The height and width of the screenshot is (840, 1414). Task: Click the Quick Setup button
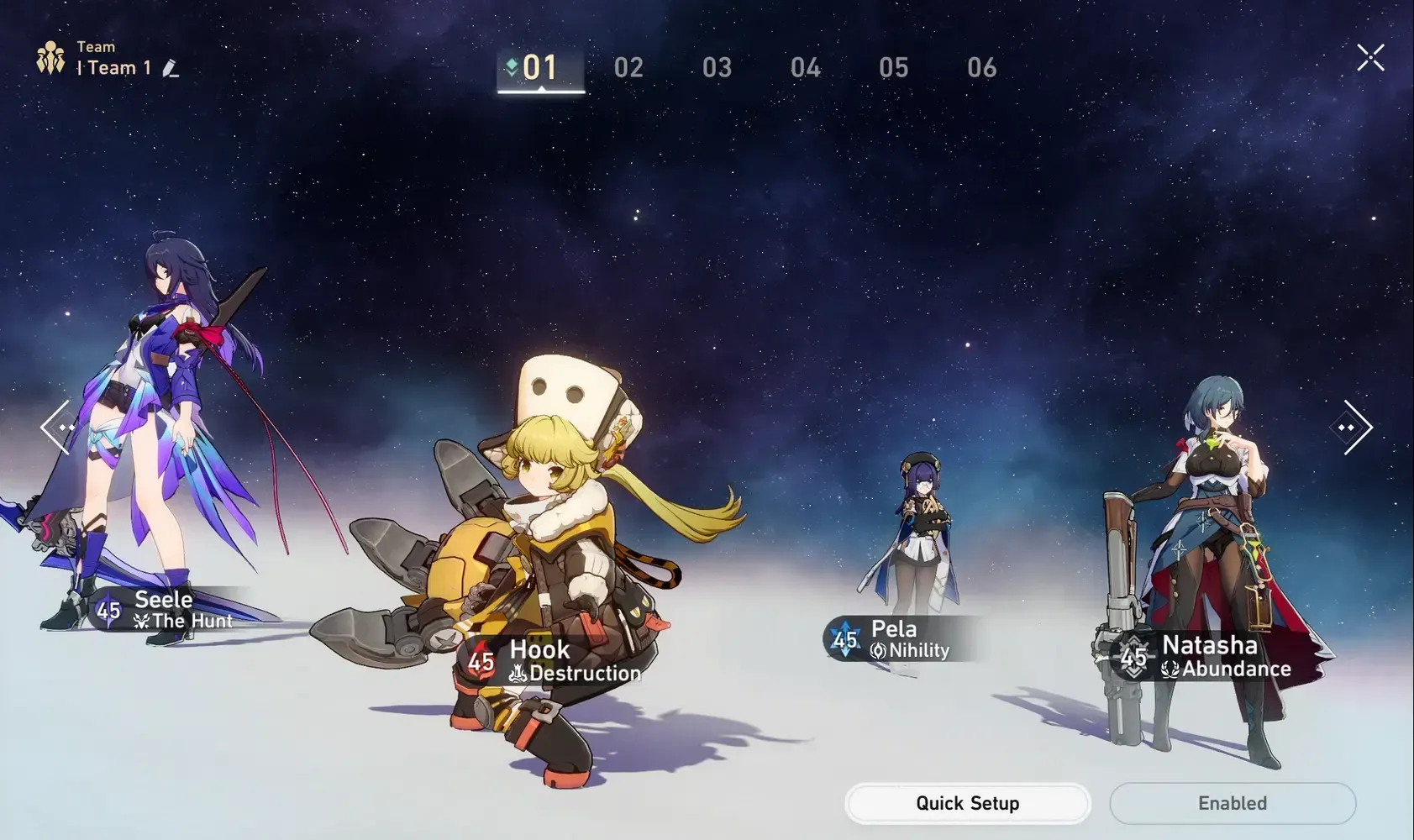pyautogui.click(x=966, y=803)
